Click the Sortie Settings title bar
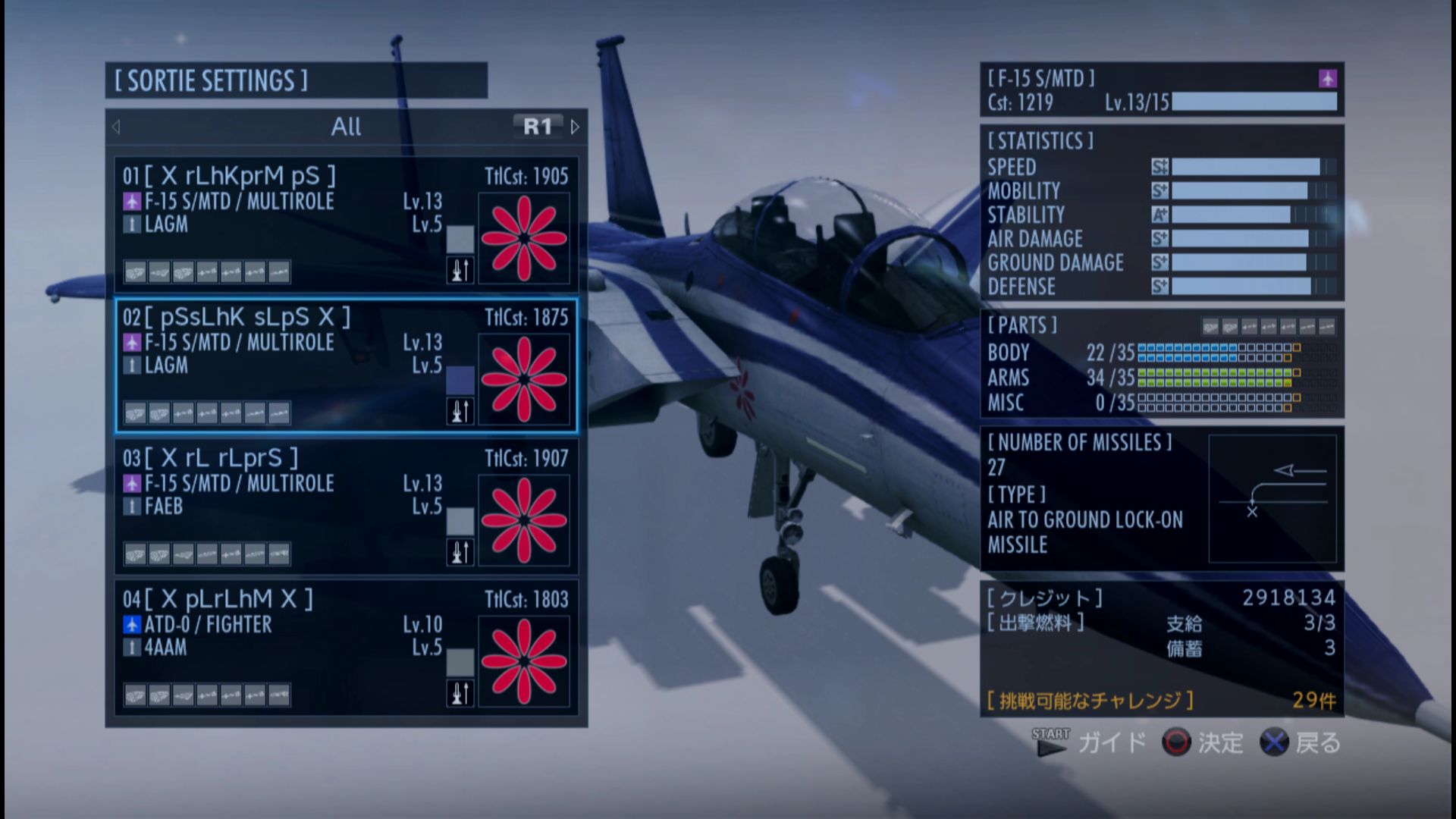This screenshot has height=819, width=1456. coord(296,80)
